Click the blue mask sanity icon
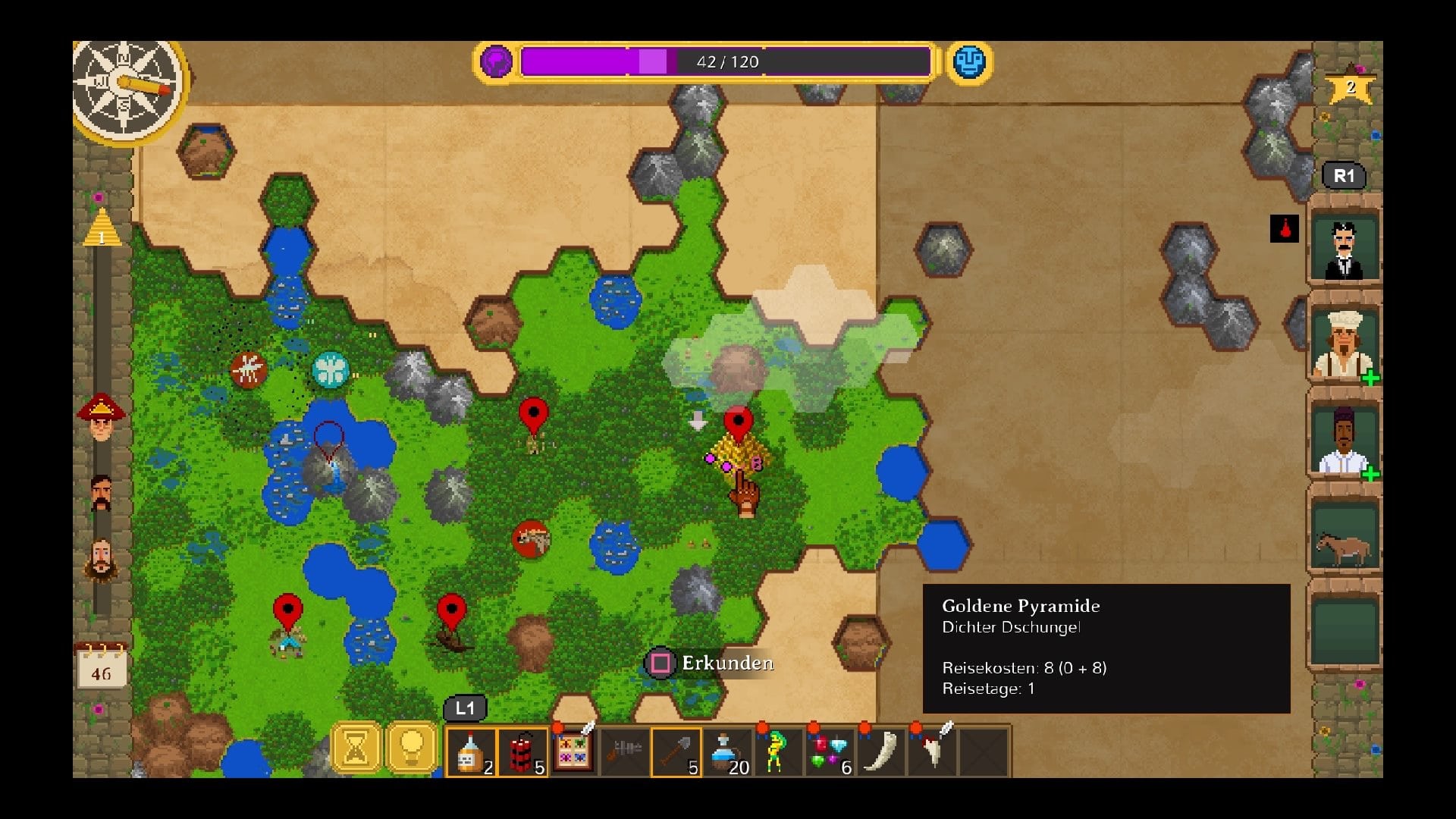The image size is (1456, 819). pyautogui.click(x=968, y=61)
